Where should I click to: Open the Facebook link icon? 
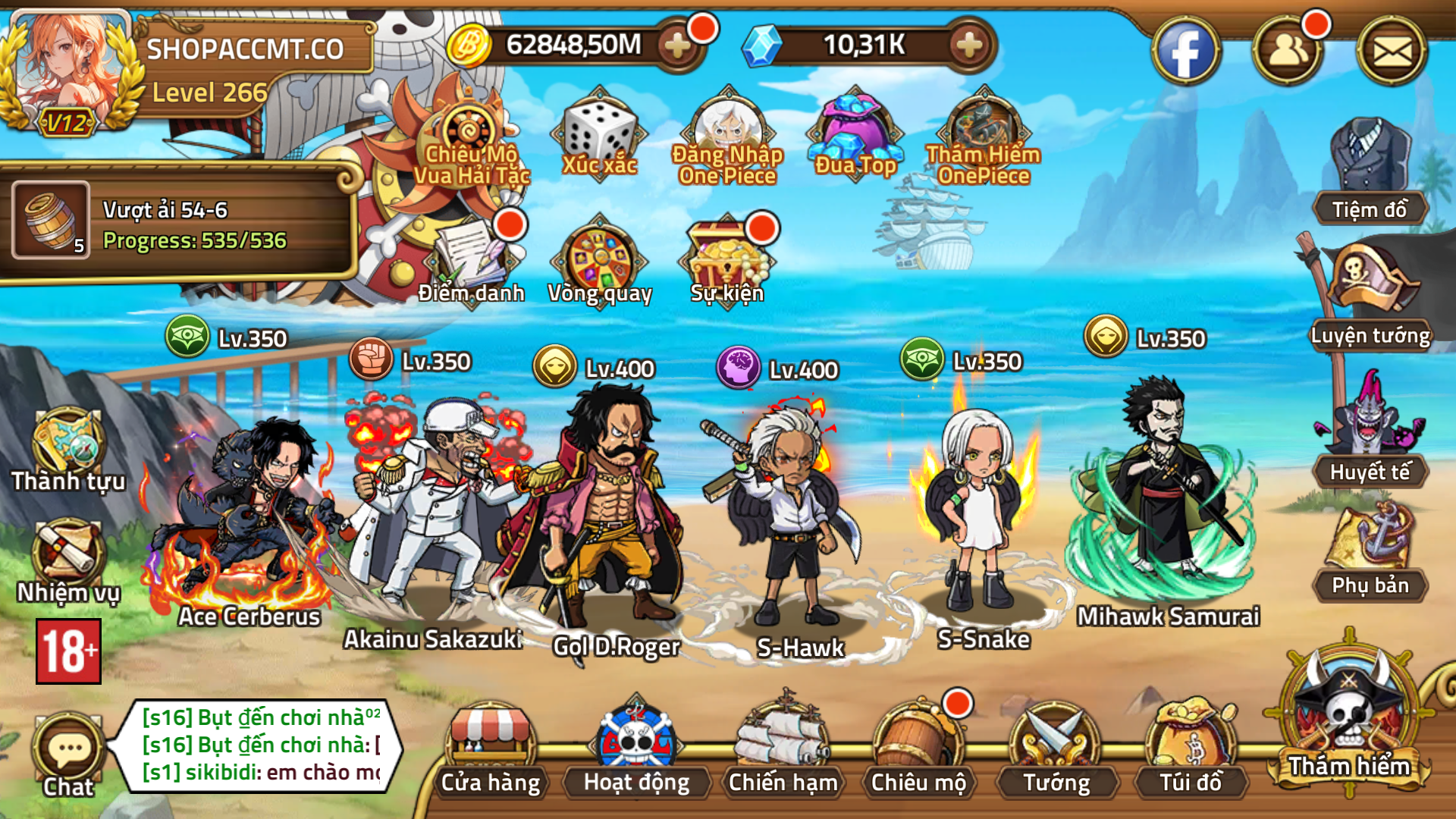coord(1185,52)
